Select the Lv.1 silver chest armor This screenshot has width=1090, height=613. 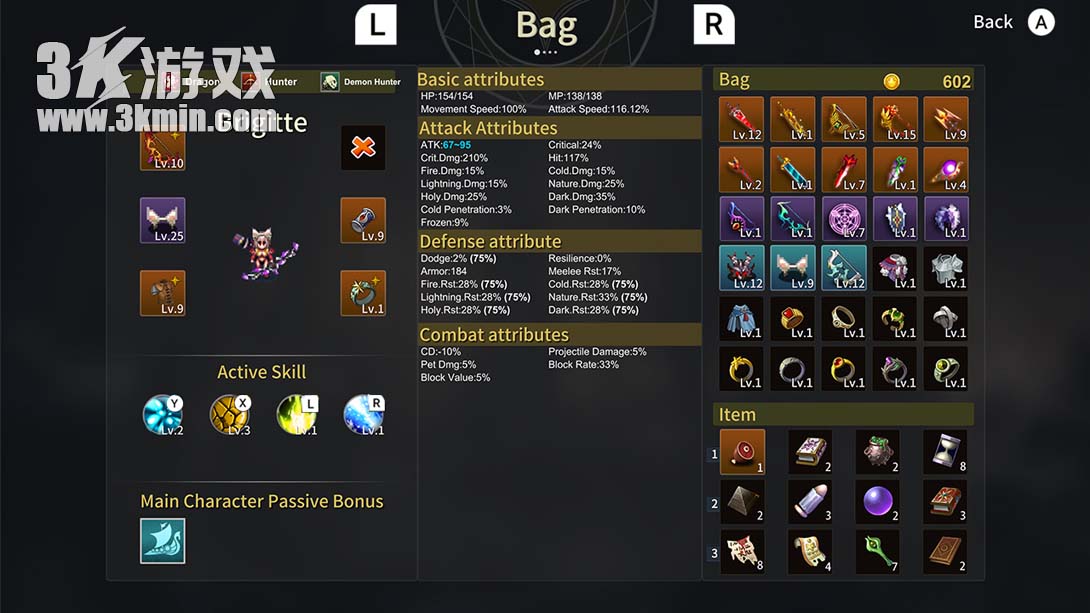(945, 268)
